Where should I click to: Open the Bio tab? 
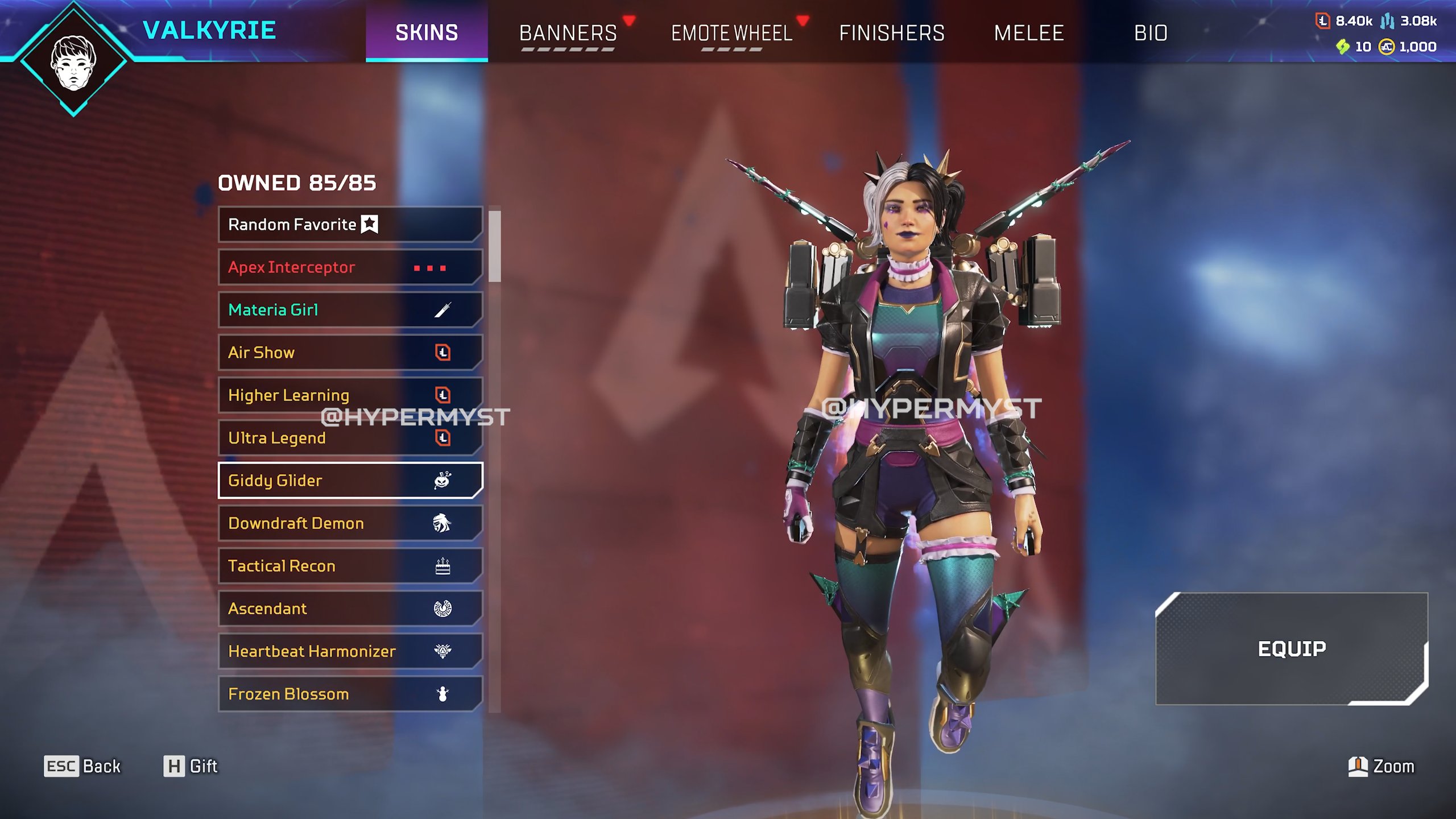coord(1151,32)
